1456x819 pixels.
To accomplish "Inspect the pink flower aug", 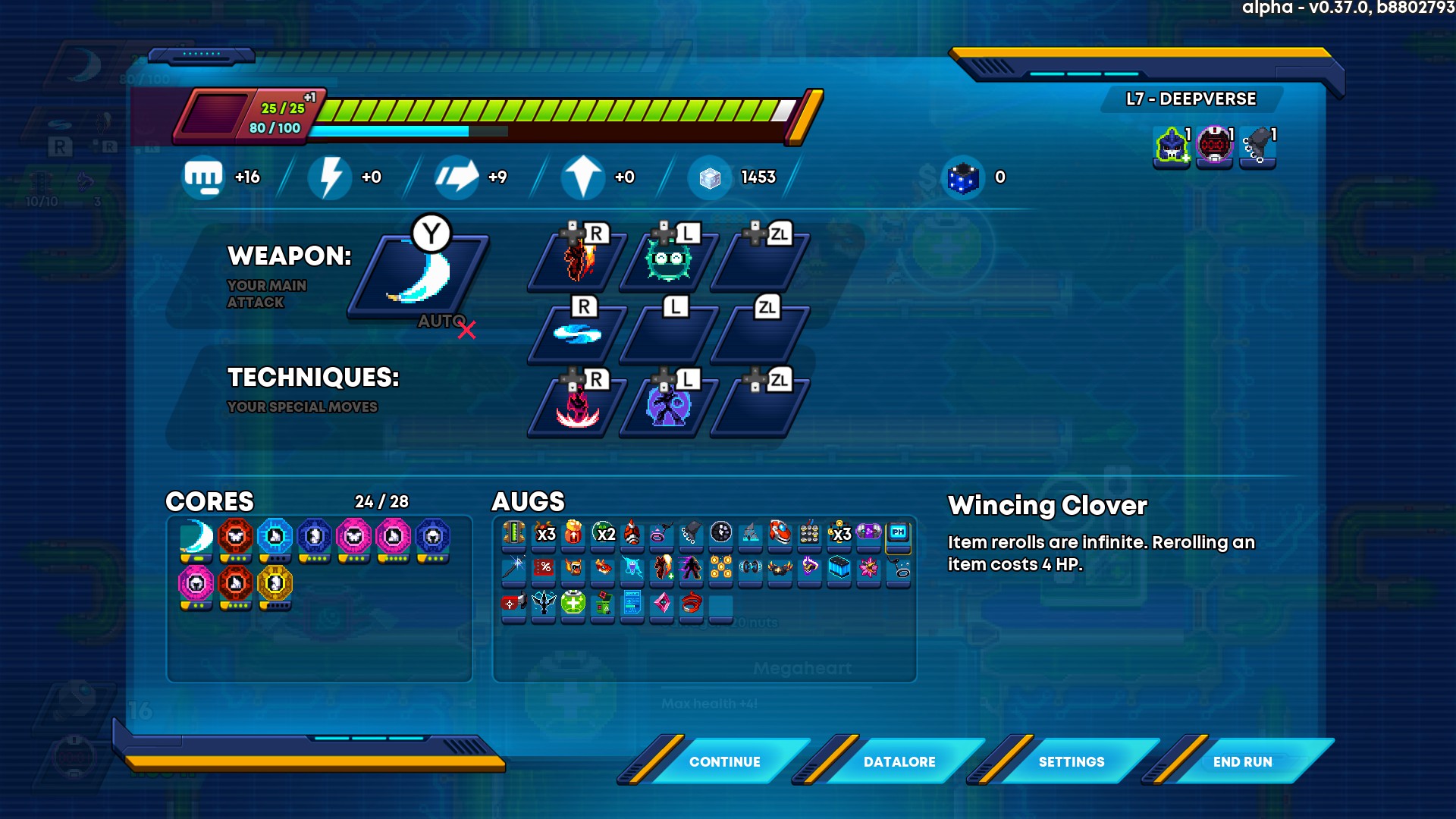I will tap(869, 567).
